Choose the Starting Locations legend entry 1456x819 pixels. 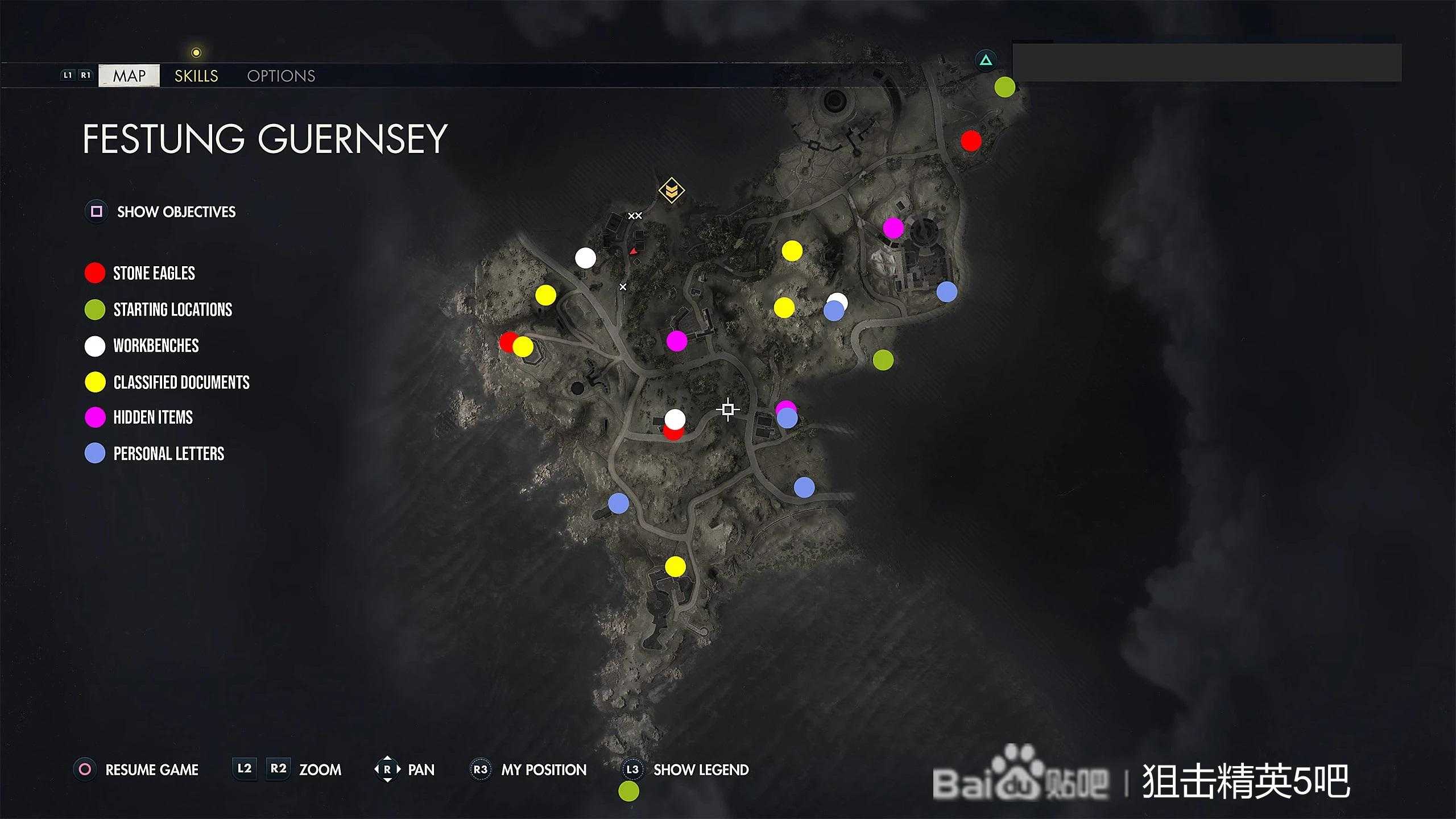(172, 309)
